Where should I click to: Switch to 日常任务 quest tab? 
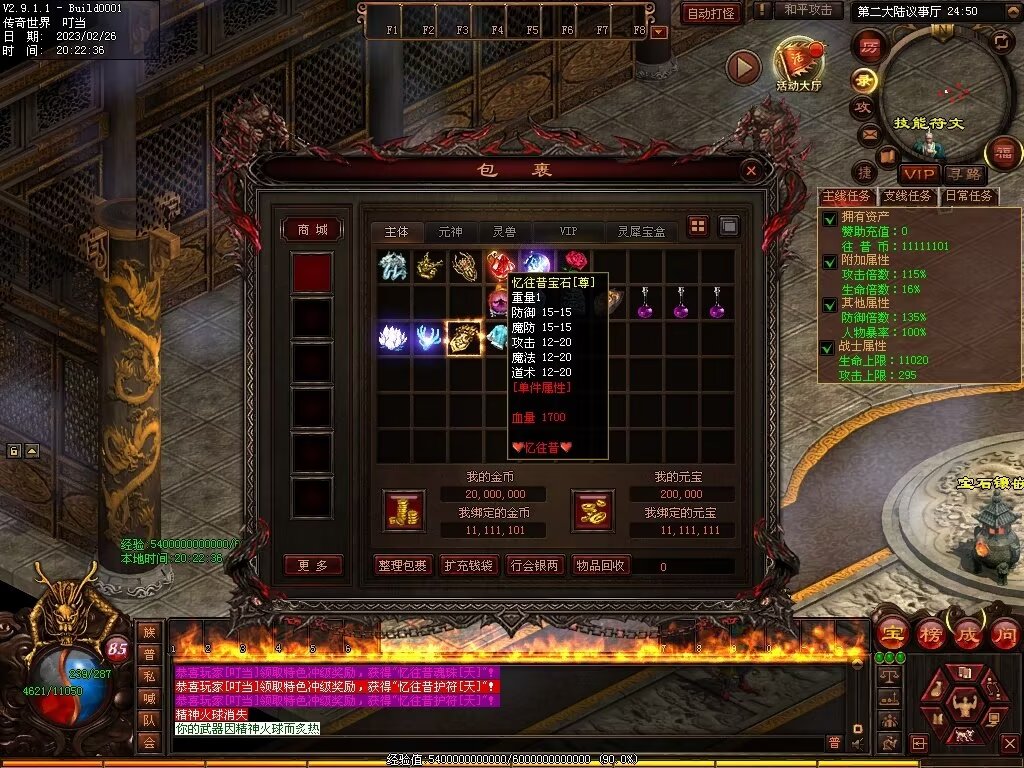969,196
